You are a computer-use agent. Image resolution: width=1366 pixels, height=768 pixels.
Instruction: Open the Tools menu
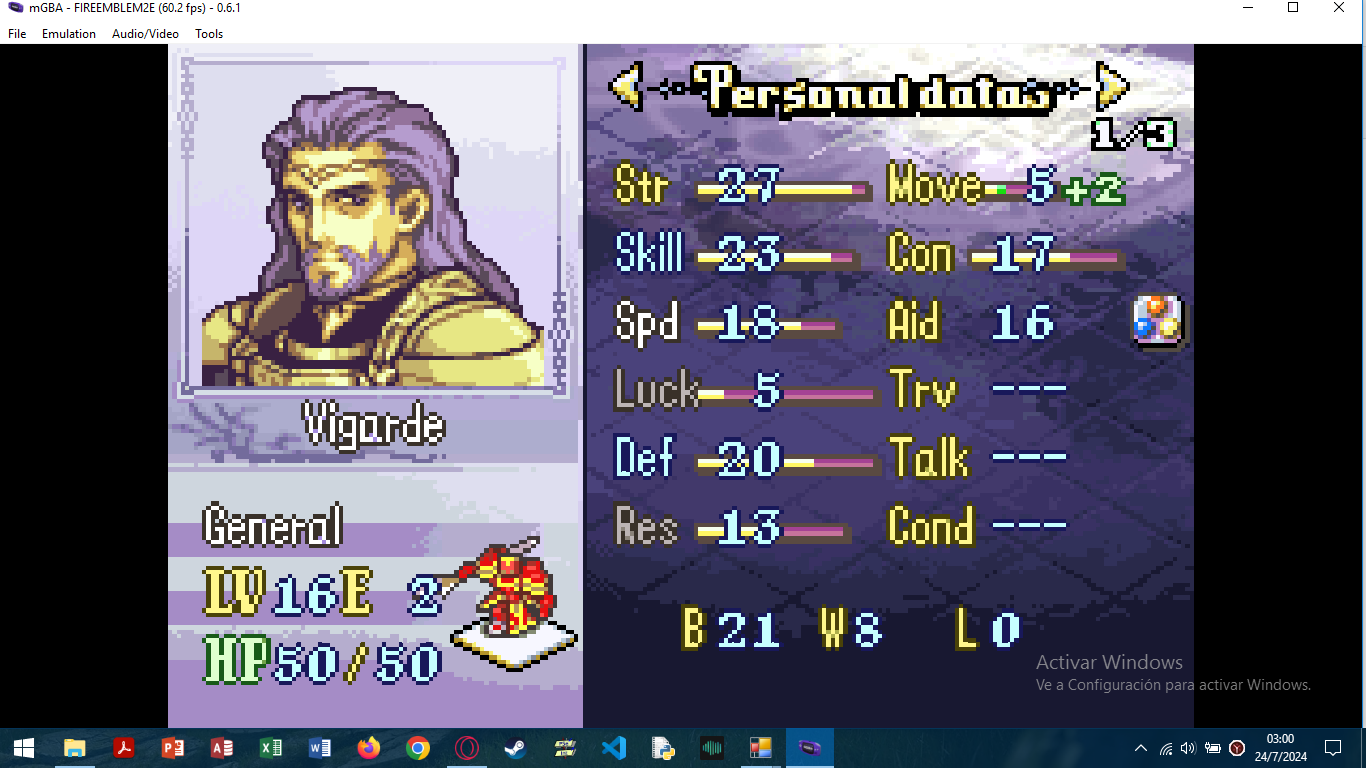coord(209,34)
